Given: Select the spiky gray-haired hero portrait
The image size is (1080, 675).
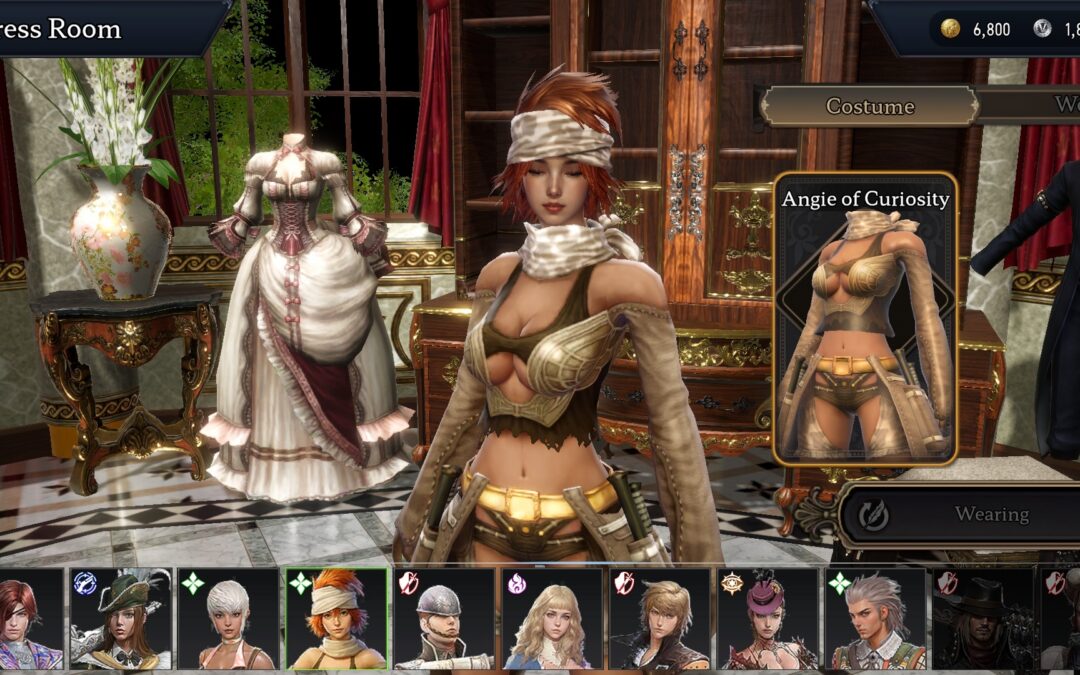Looking at the screenshot, I should 876,619.
